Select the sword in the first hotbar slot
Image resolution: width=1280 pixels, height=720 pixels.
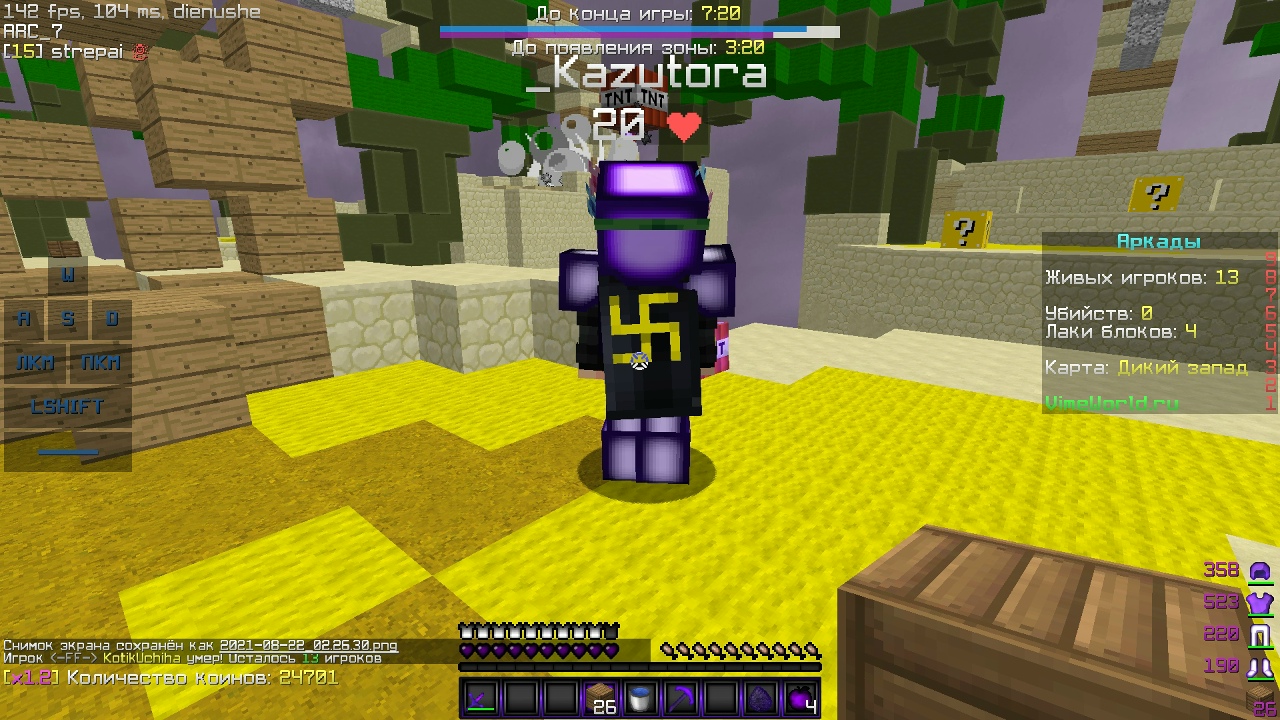coord(478,697)
